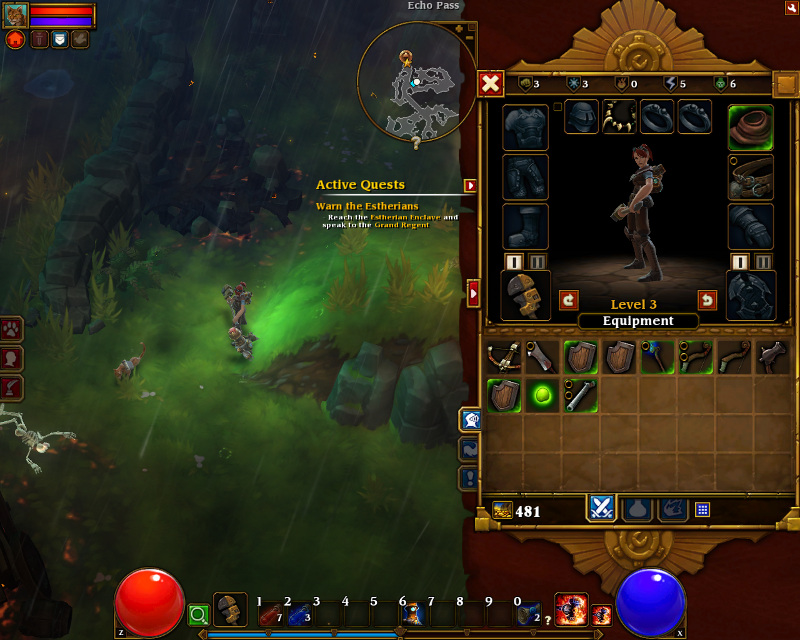Pick the crossbow in the inventory
This screenshot has width=800, height=640.
(502, 357)
